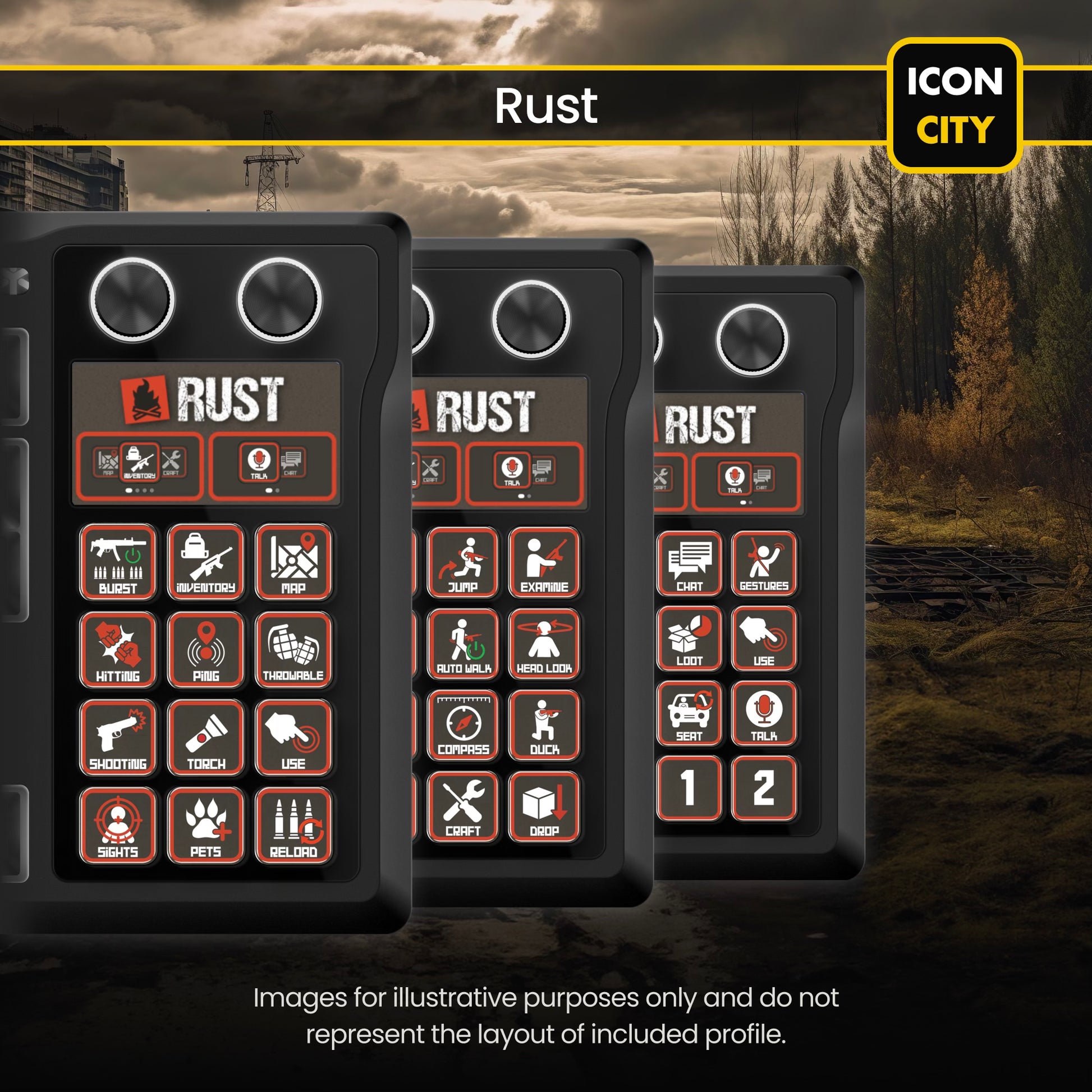Show the Compass key

(x=463, y=724)
